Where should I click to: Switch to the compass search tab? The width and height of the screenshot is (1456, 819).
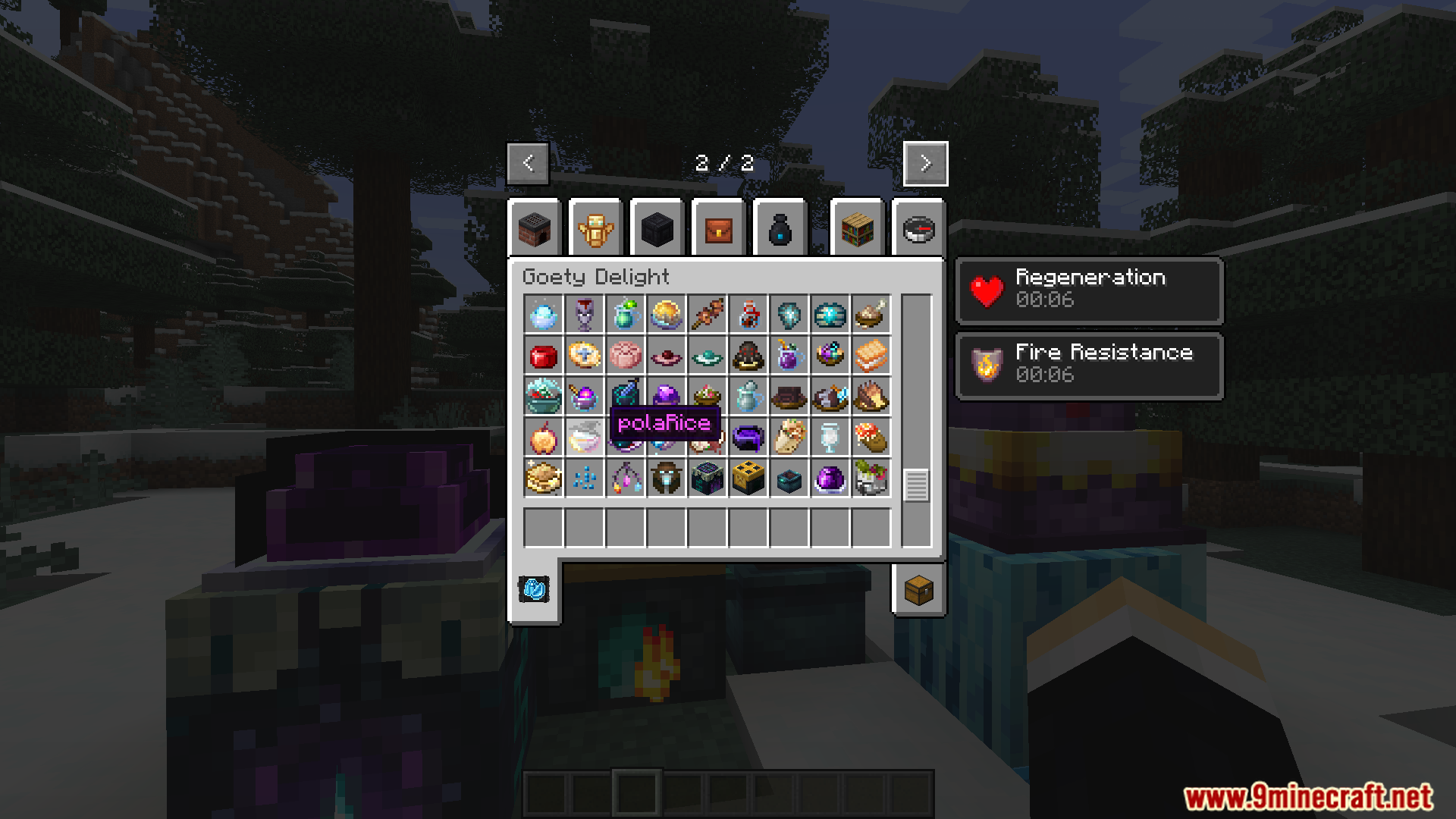(918, 229)
